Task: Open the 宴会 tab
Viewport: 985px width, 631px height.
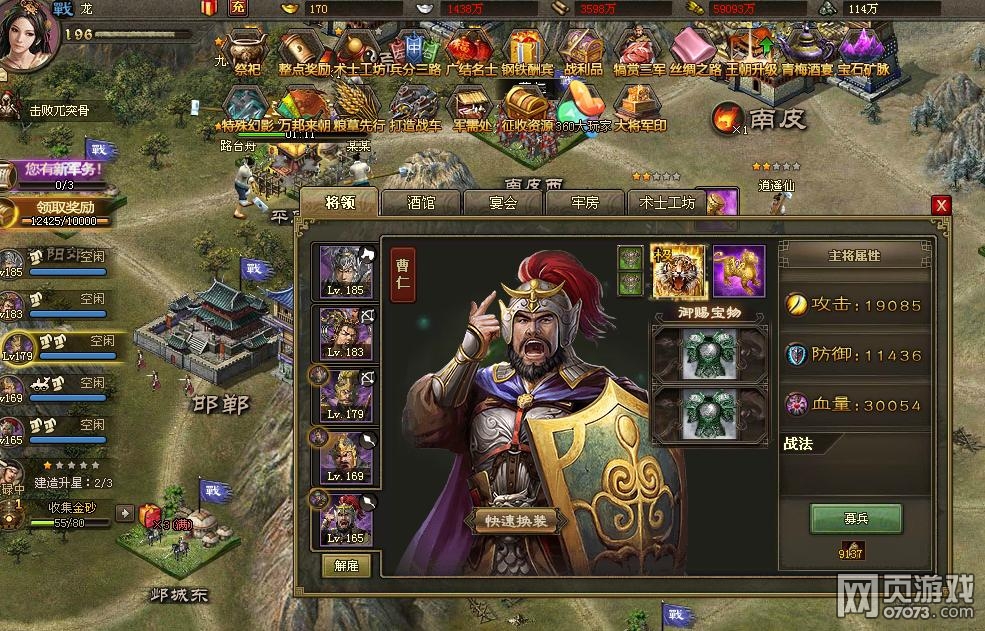Action: tap(503, 202)
